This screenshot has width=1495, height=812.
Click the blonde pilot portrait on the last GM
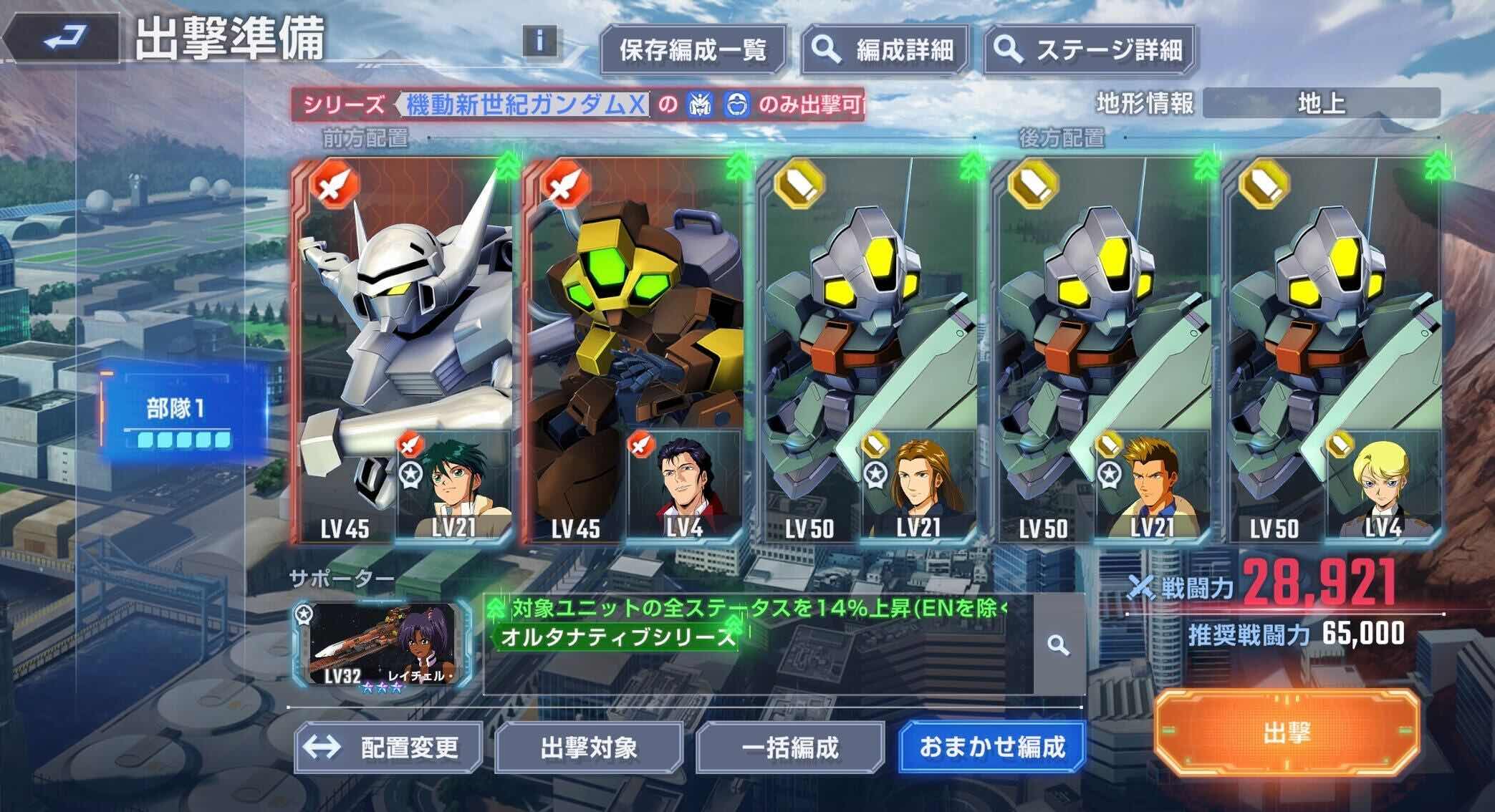point(1383,482)
